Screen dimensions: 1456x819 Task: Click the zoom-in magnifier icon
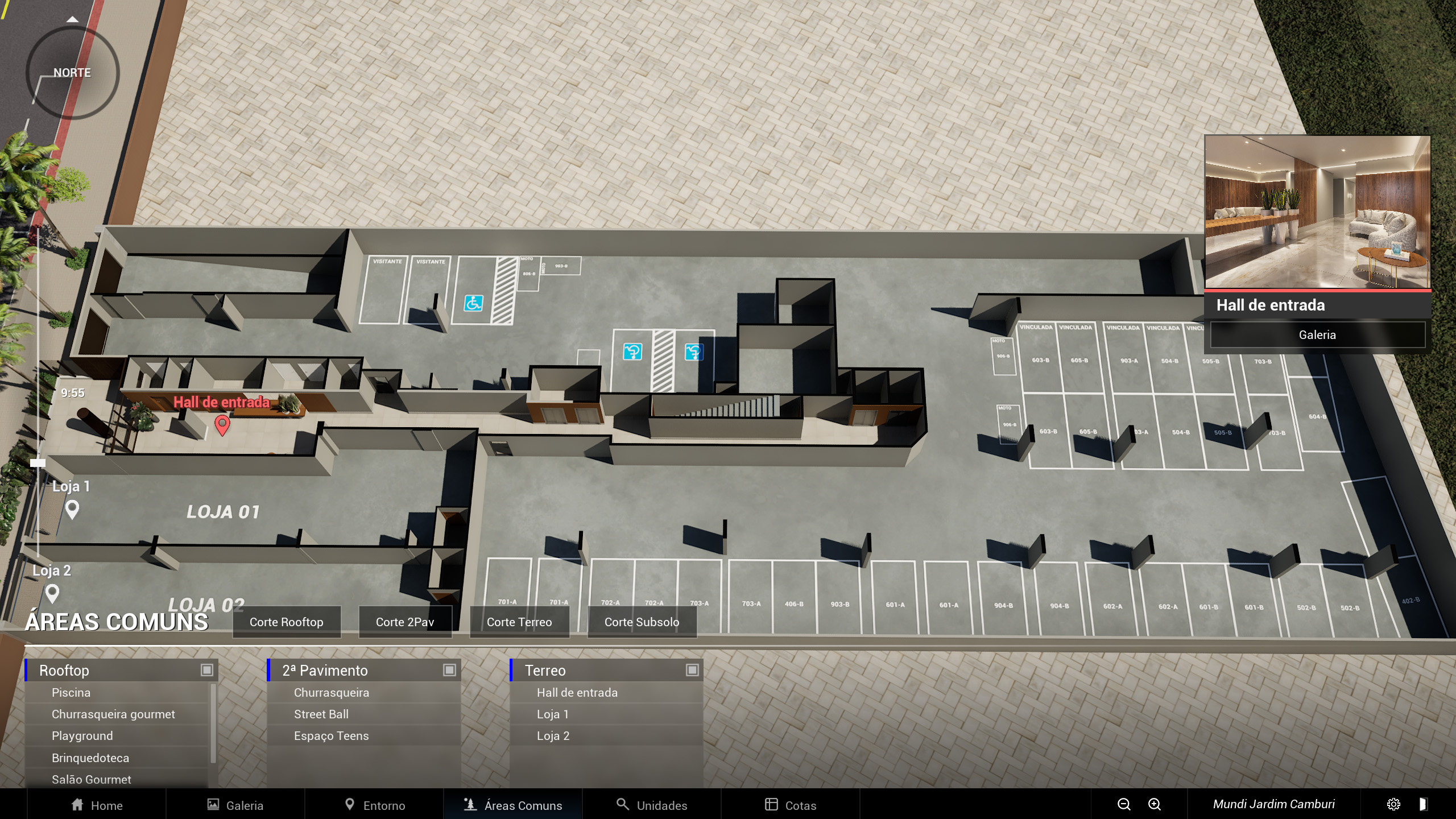coord(1155,804)
